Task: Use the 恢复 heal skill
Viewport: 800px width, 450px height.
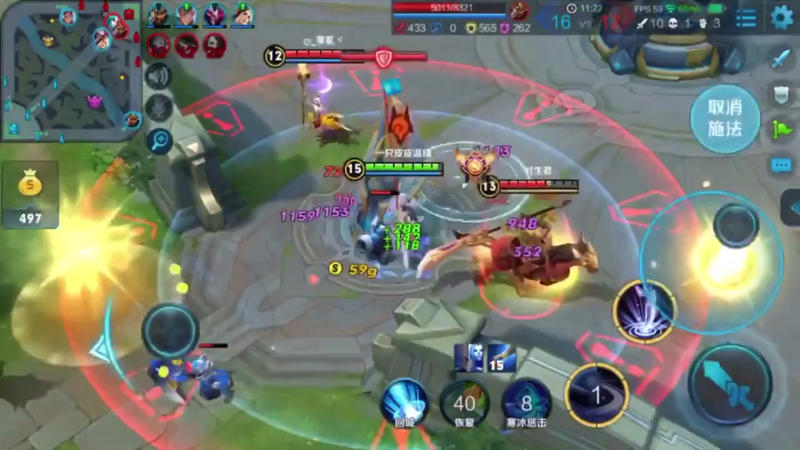Action: 464,402
